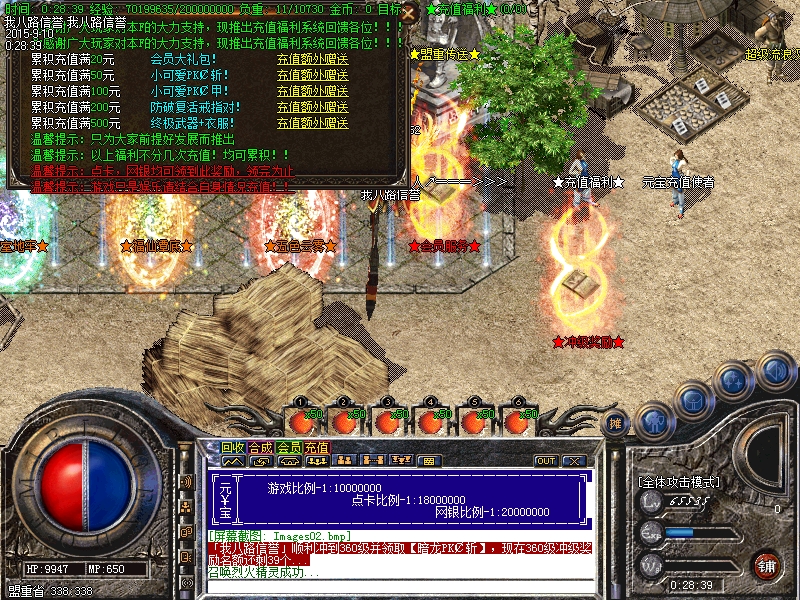Close the recharge welfare dialog
Image resolution: width=800 pixels, height=600 pixels.
(407, 13)
